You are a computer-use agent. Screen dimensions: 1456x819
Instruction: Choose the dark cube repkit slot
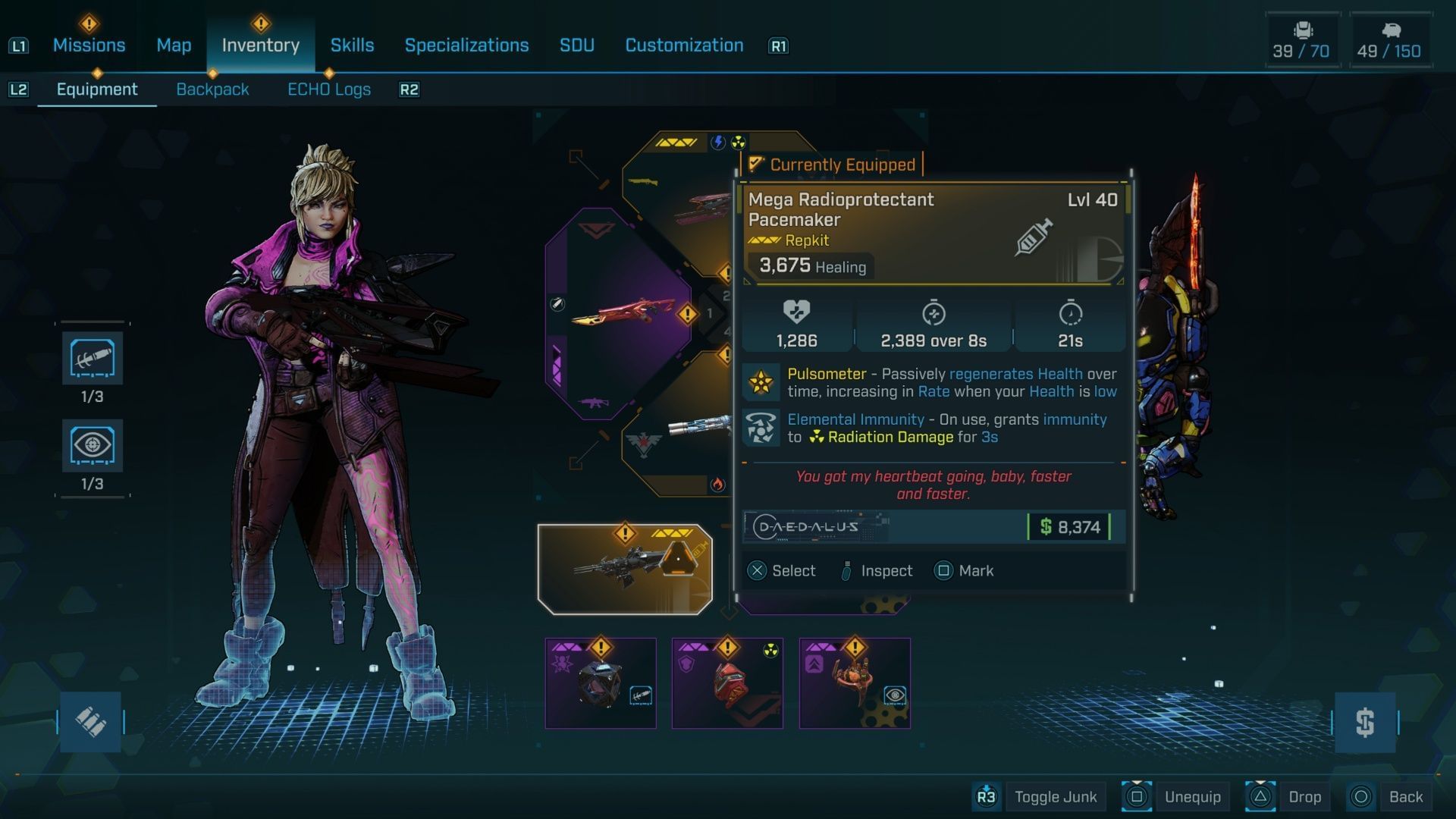(601, 683)
